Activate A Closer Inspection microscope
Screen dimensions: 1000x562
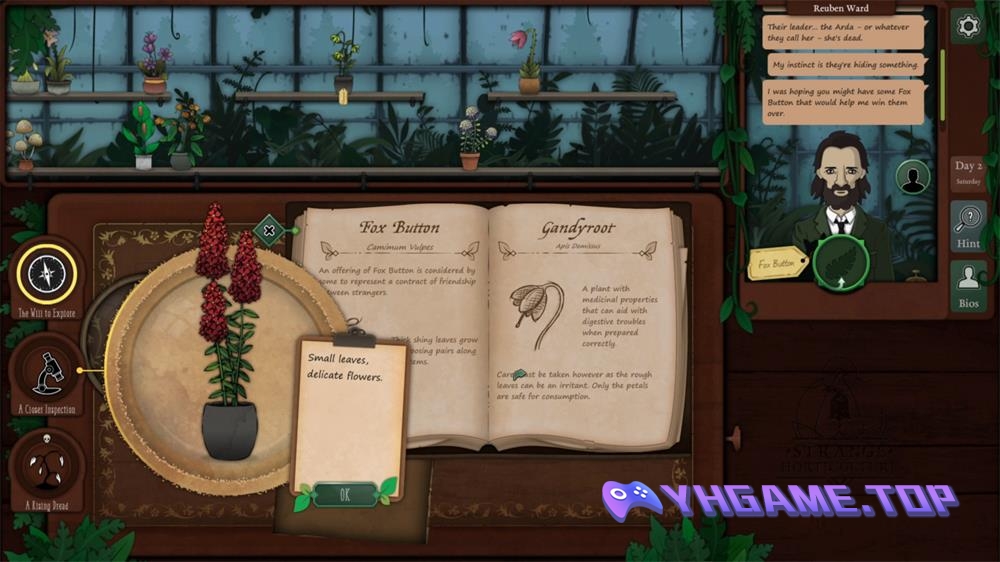click(47, 370)
